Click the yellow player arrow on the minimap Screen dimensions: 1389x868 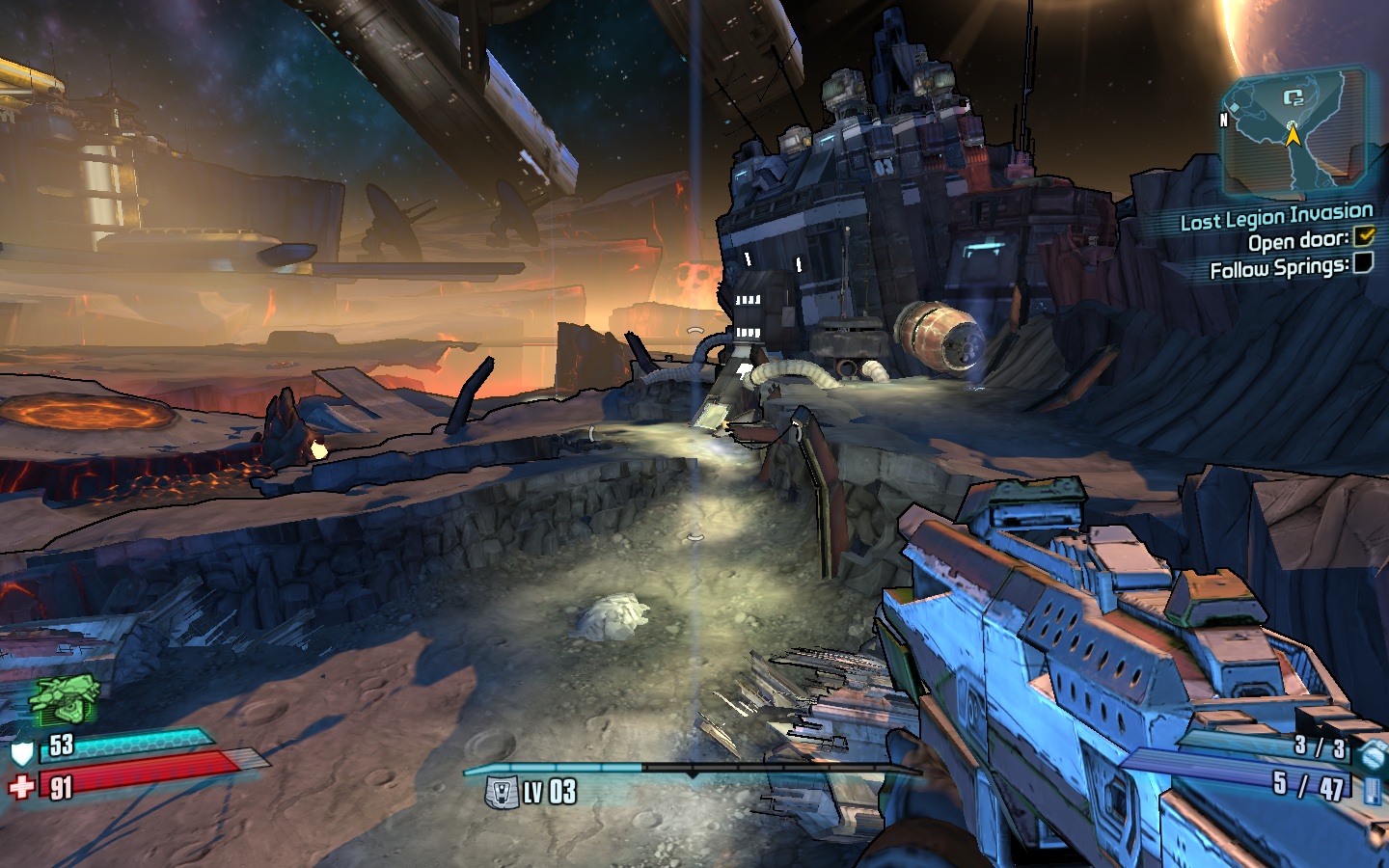pyautogui.click(x=1293, y=135)
